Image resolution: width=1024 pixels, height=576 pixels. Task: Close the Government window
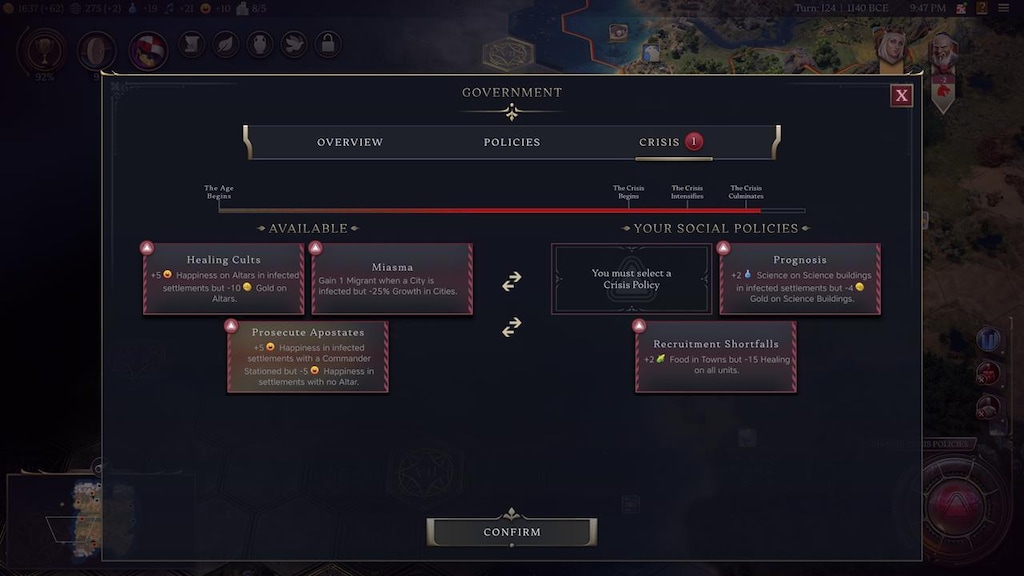click(x=901, y=95)
